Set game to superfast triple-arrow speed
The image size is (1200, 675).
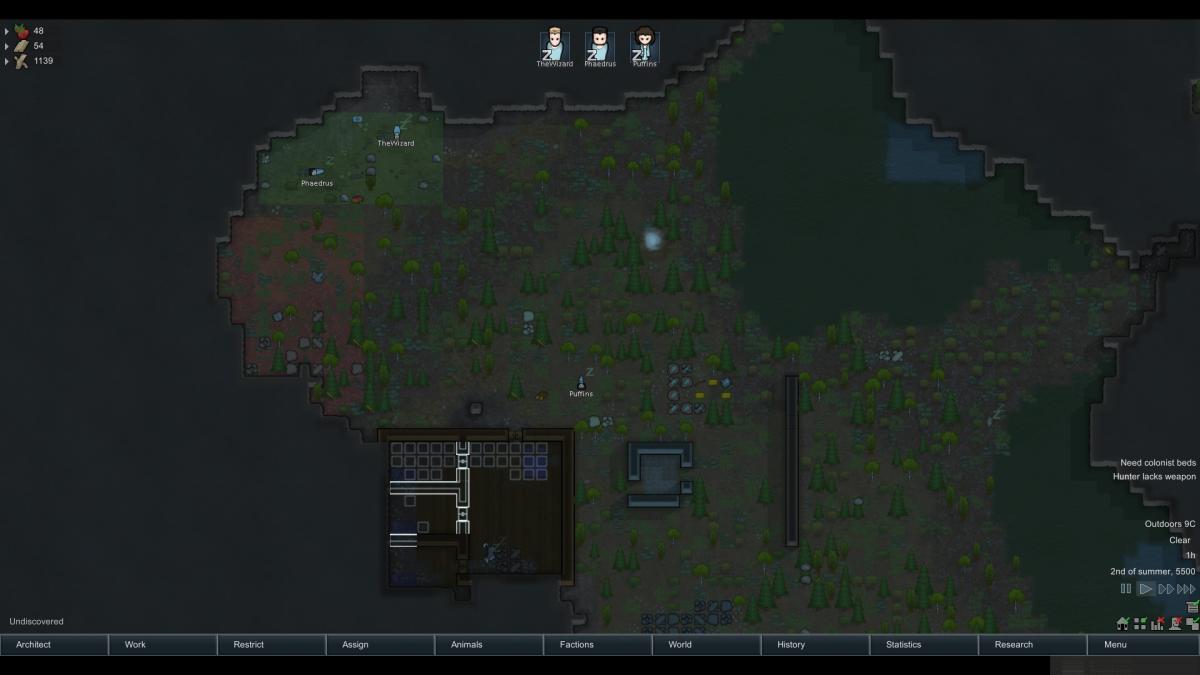pos(1186,589)
